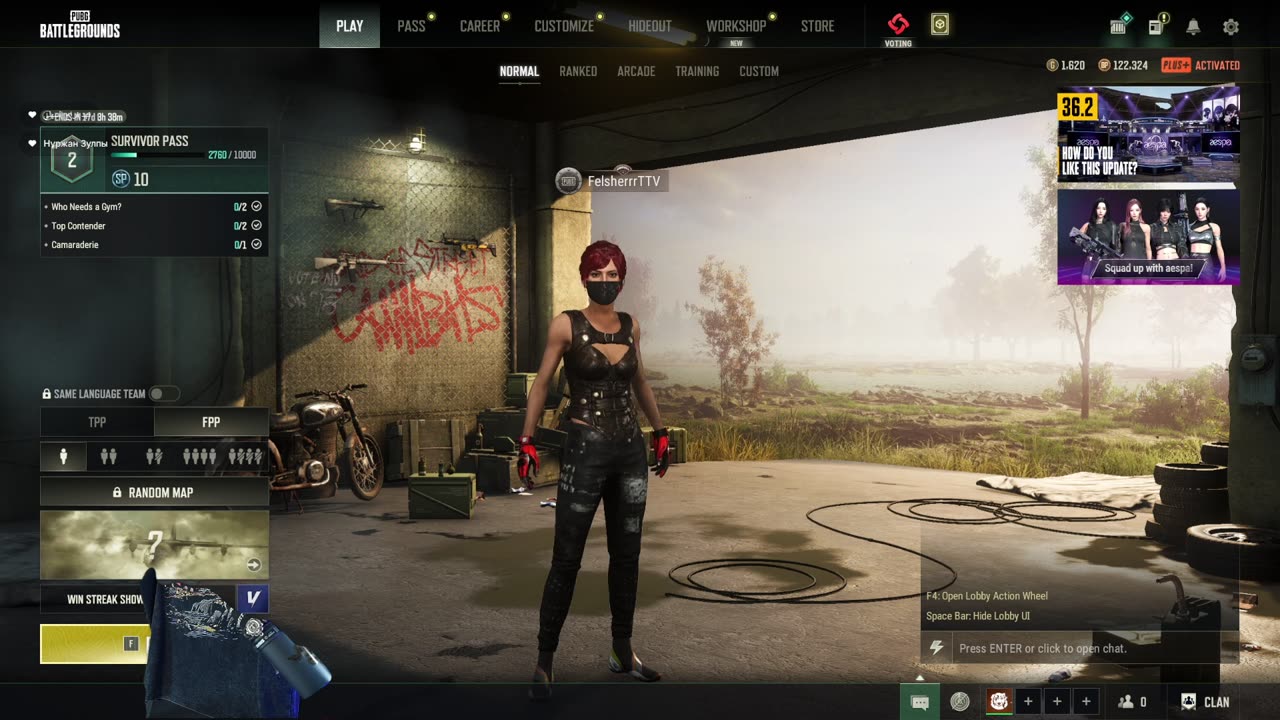Open the settings gear icon
1280x720 pixels.
(x=1231, y=27)
